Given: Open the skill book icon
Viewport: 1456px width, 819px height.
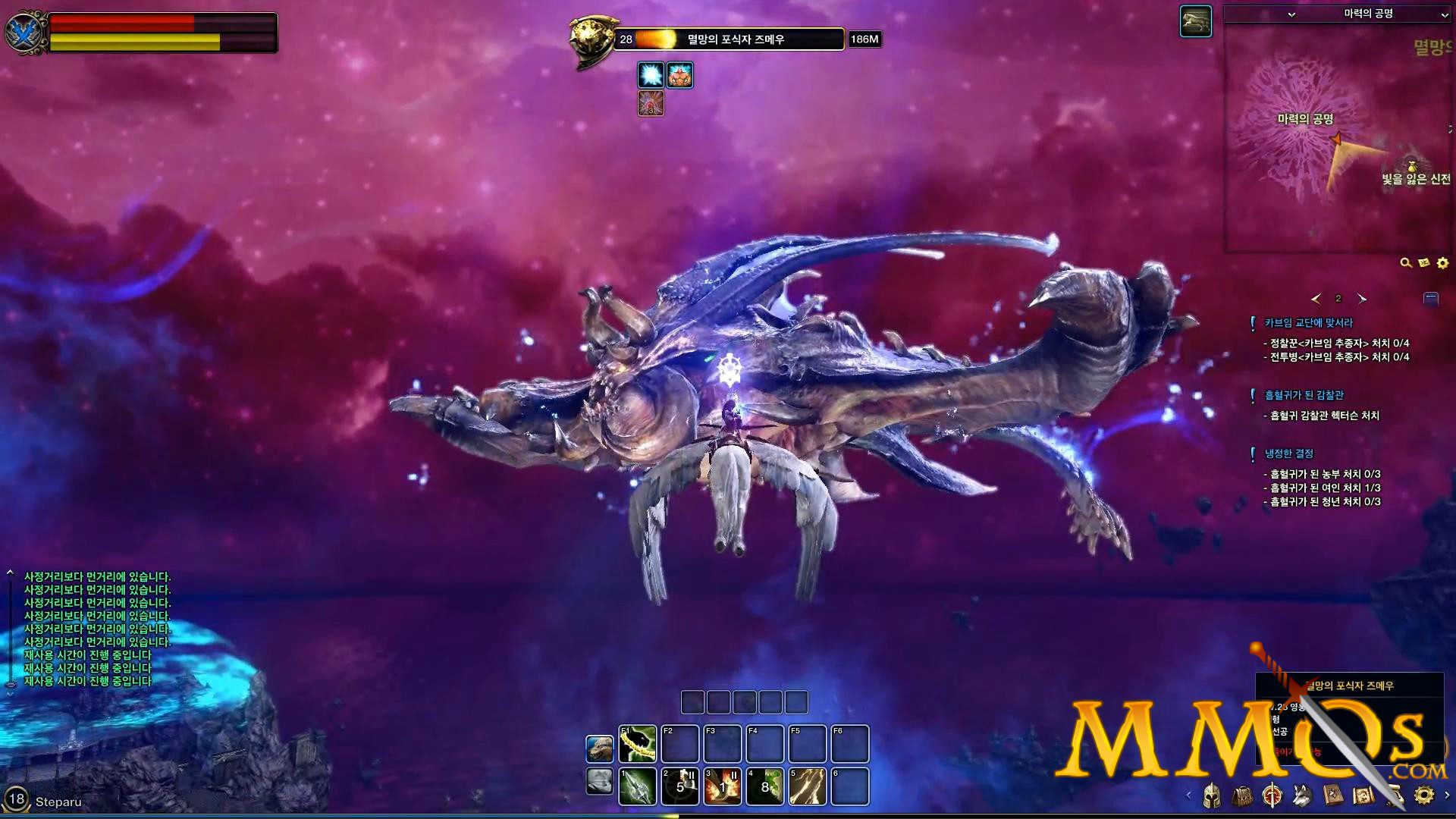Looking at the screenshot, I should (x=1332, y=796).
